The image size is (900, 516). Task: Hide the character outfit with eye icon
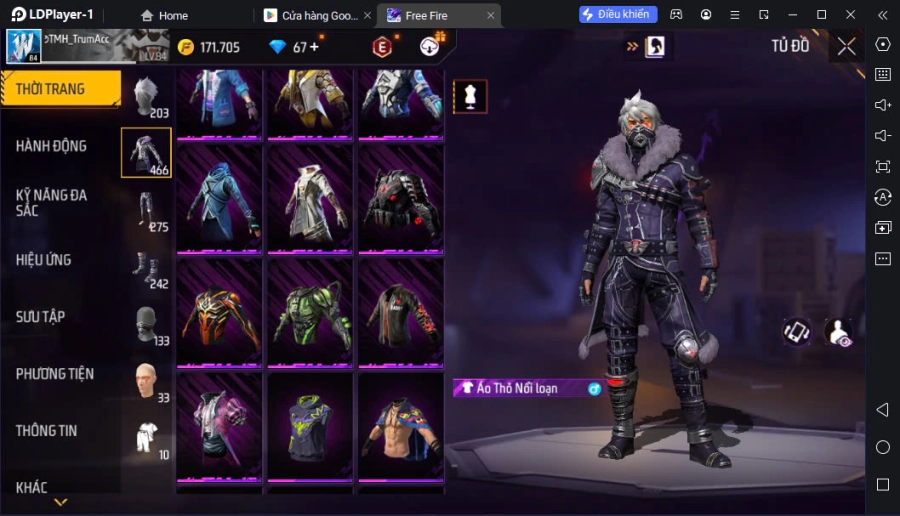(839, 332)
